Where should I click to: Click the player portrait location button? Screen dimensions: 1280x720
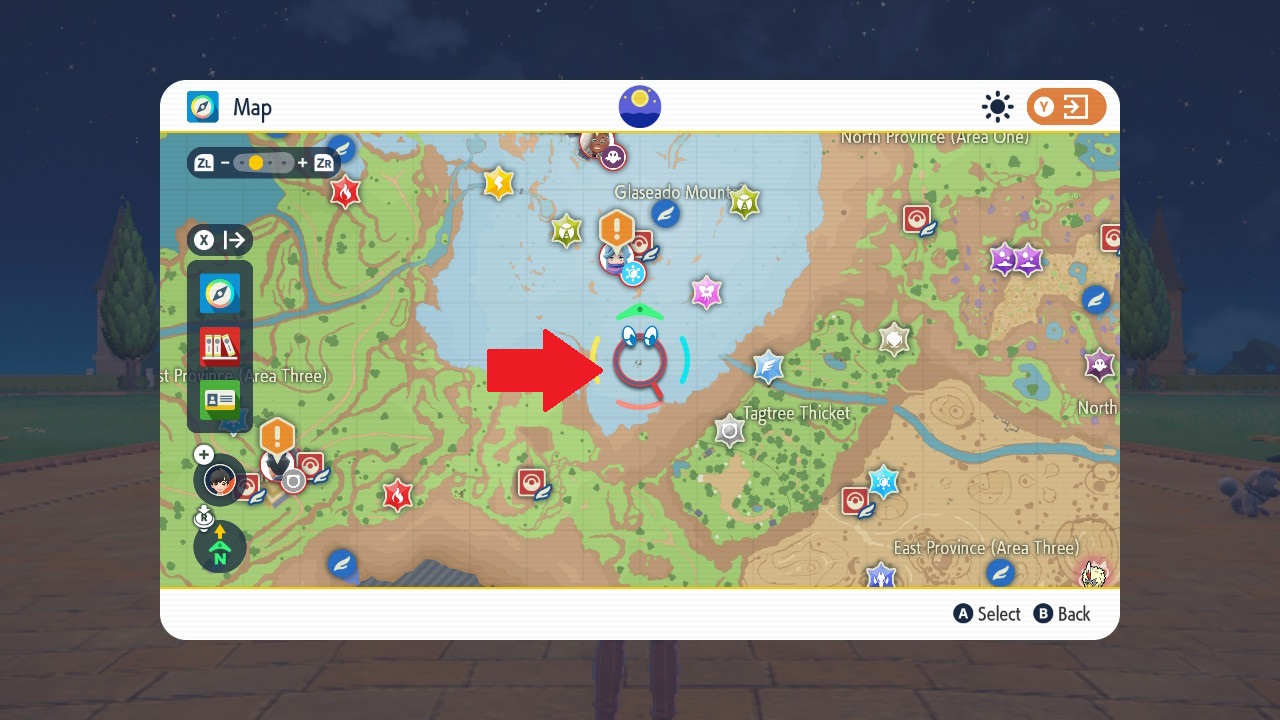[x=219, y=480]
